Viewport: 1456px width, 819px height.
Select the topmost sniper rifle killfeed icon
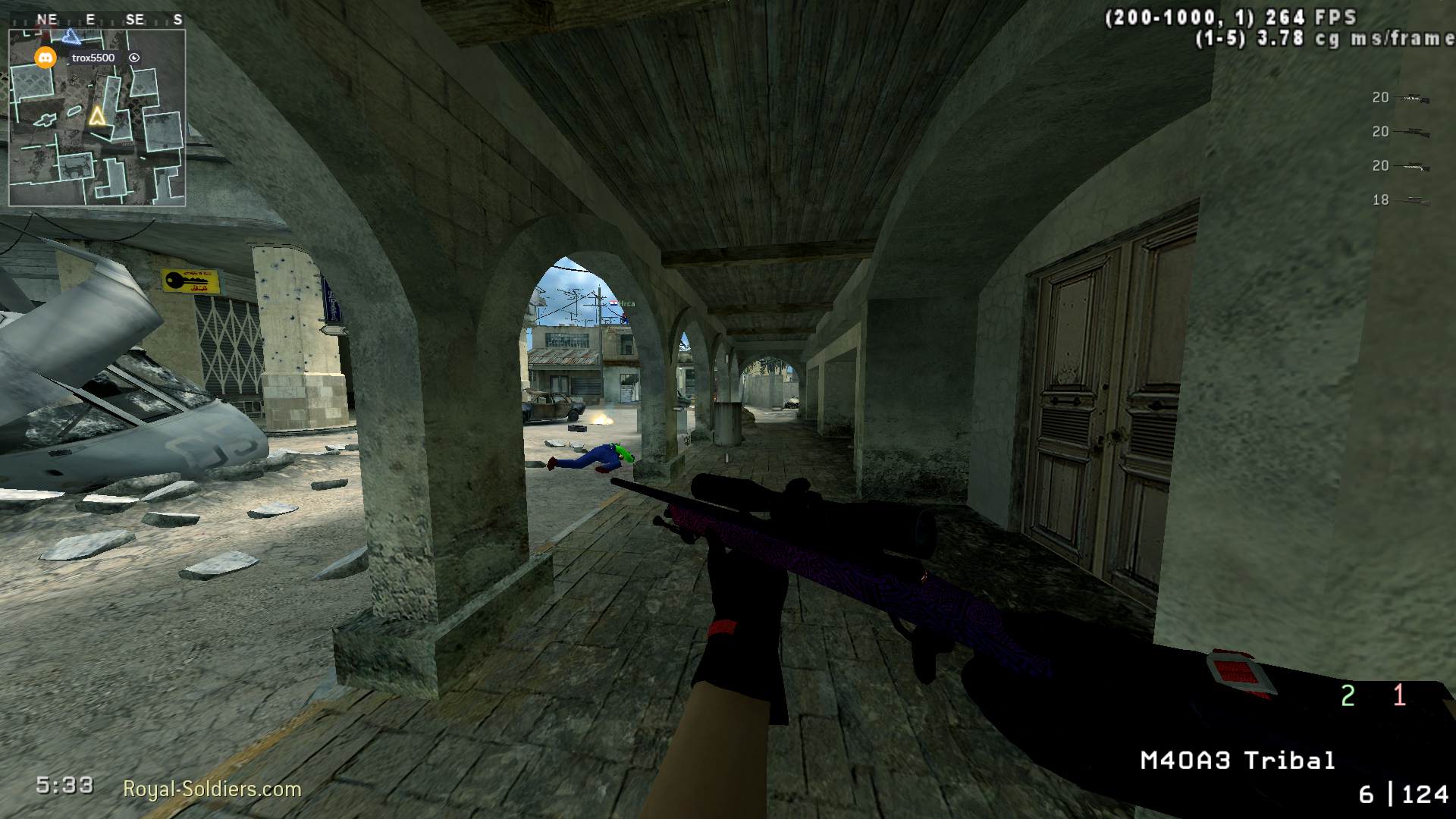click(1412, 97)
